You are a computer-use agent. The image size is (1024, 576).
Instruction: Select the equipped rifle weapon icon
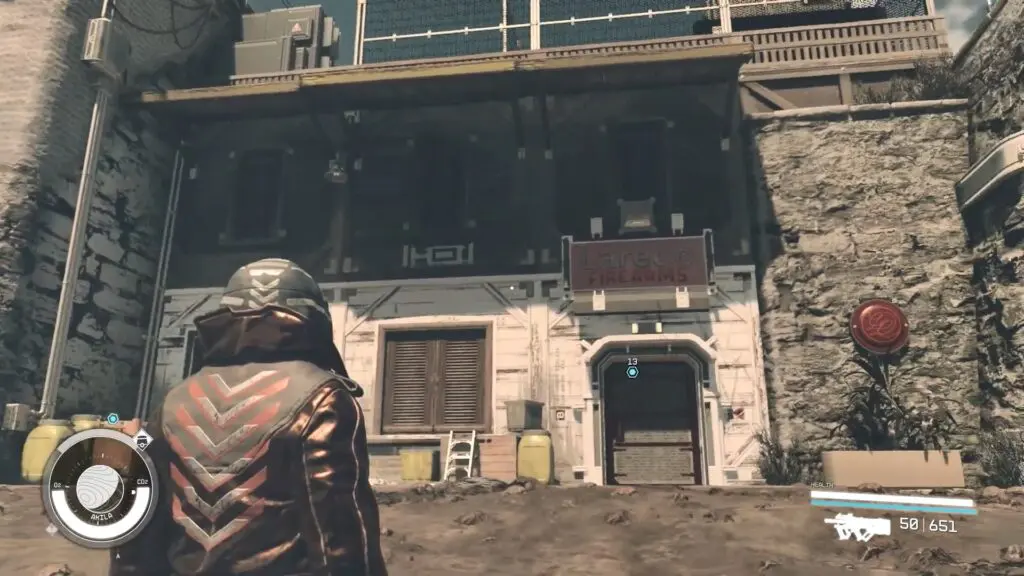pos(856,526)
